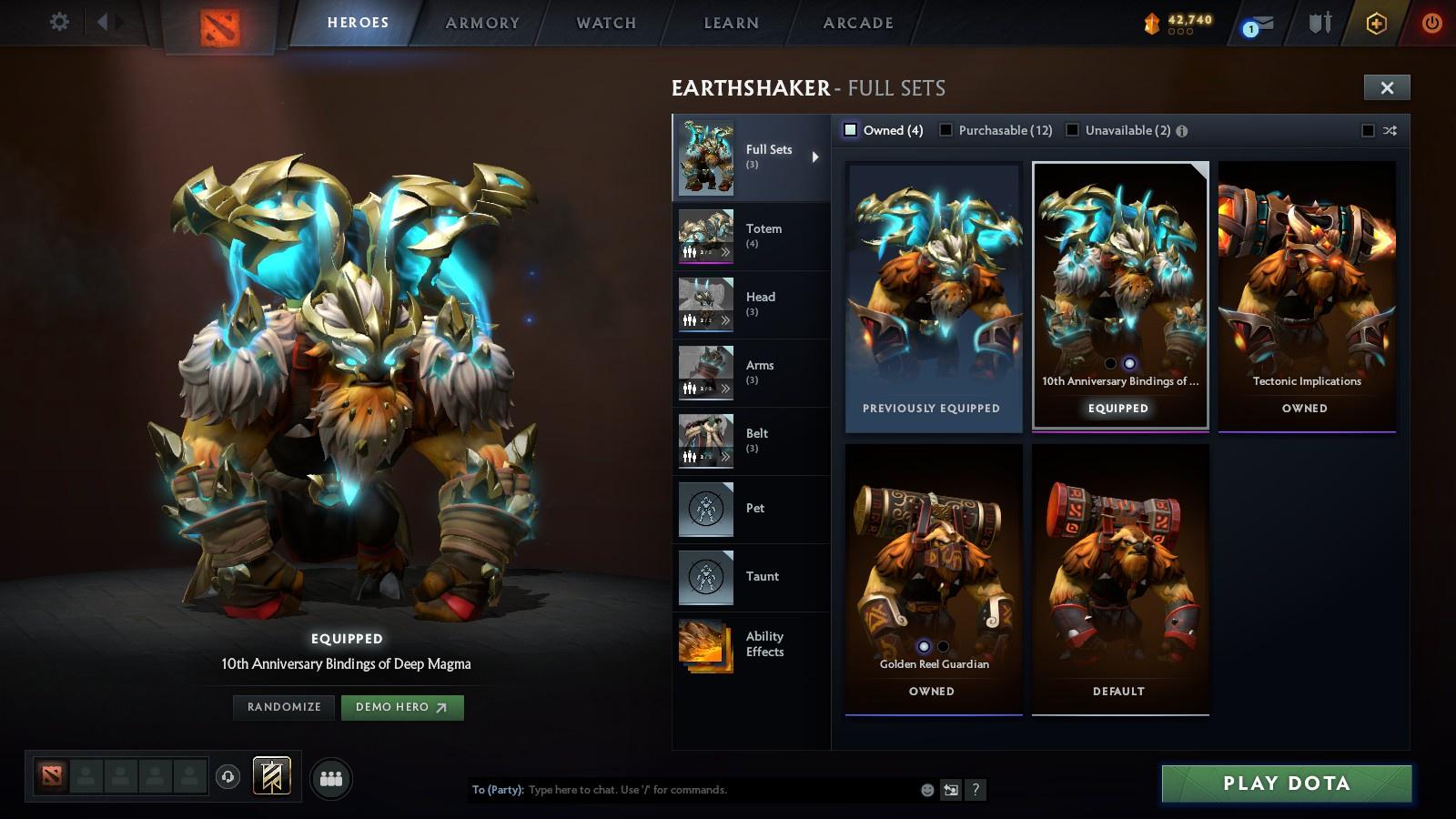Click the power button to quit
The image size is (1456, 819).
tap(1431, 24)
